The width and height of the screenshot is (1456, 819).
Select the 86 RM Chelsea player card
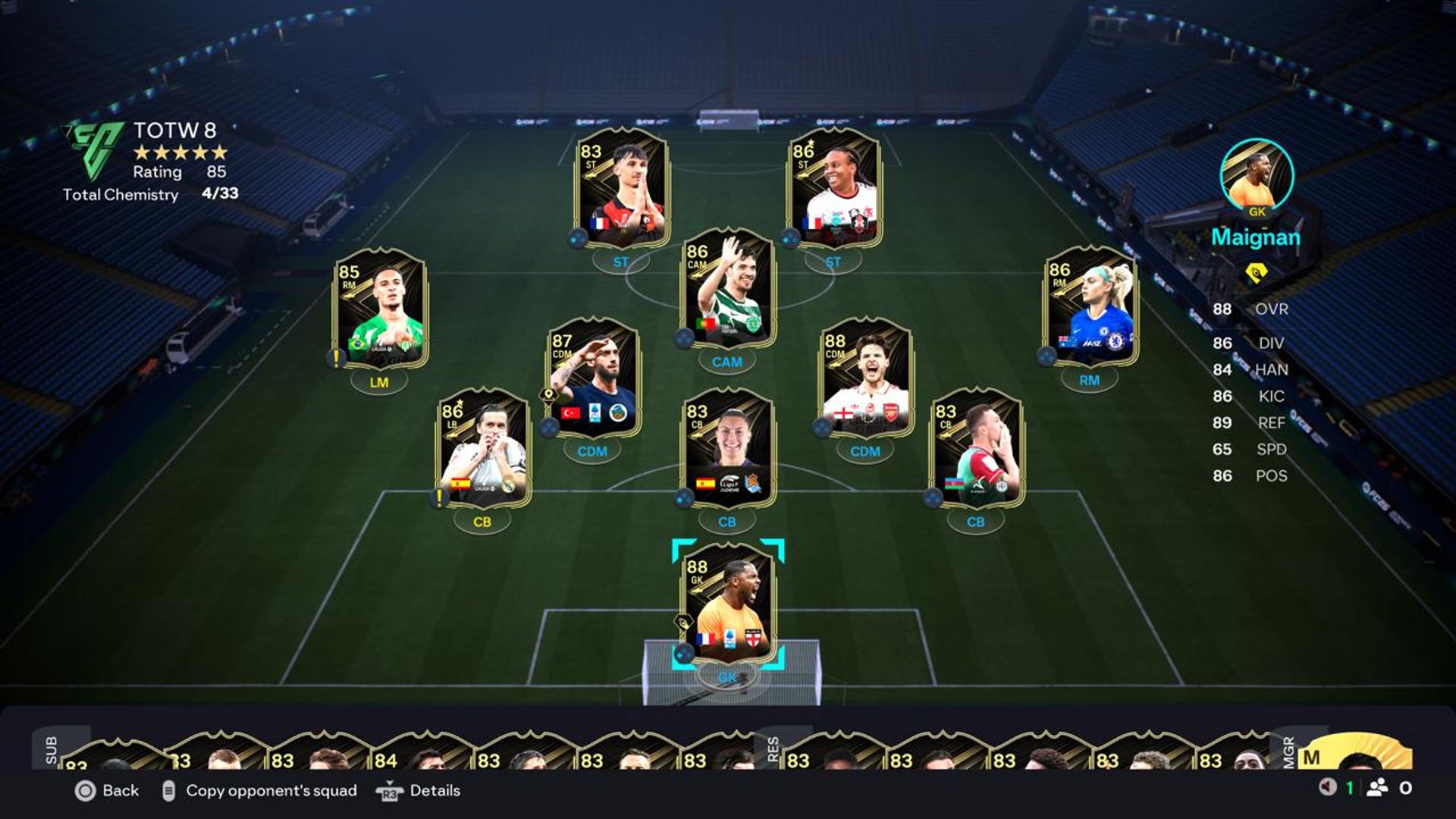pos(1090,307)
